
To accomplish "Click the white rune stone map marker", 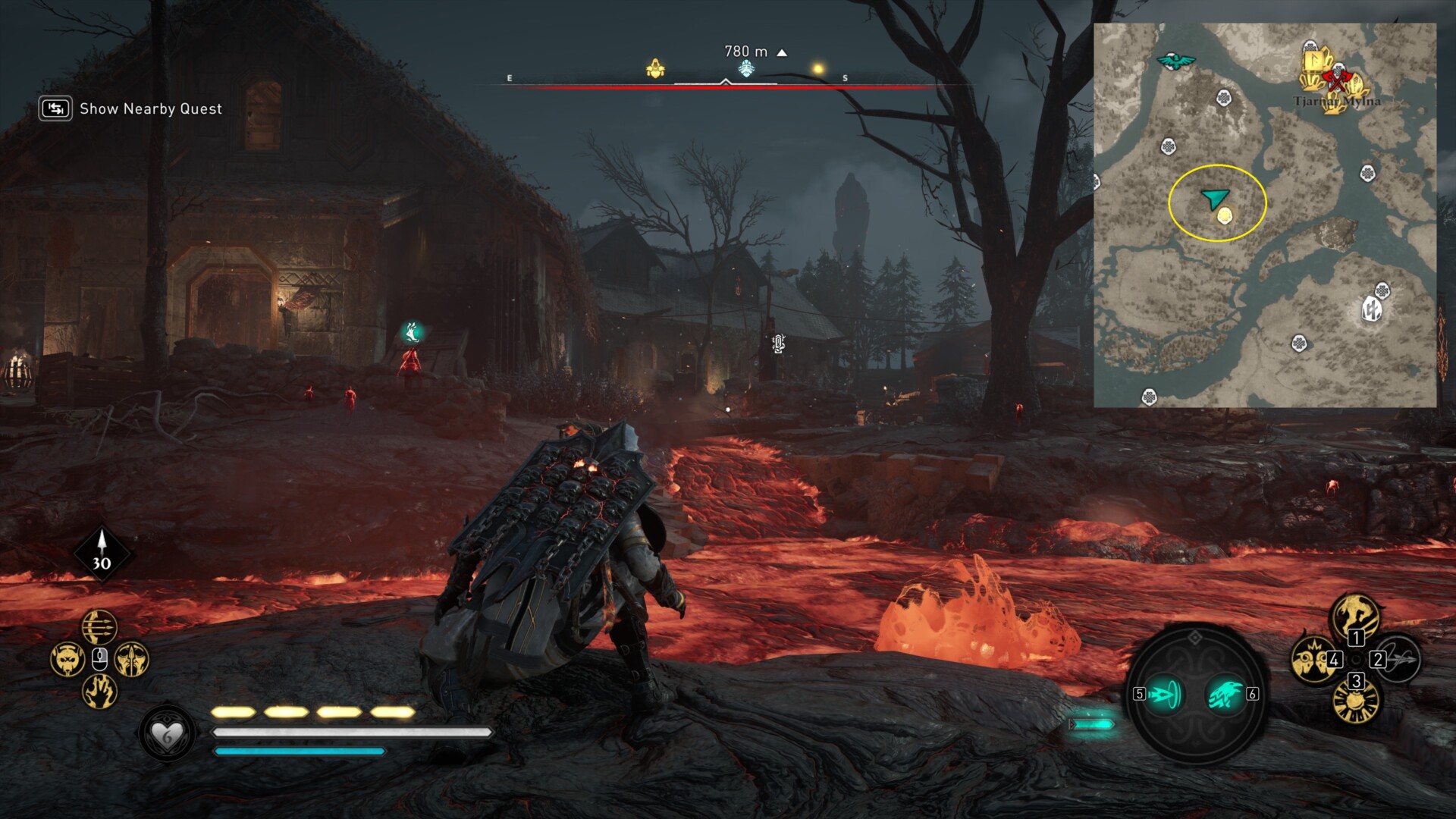I will pyautogui.click(x=1372, y=309).
